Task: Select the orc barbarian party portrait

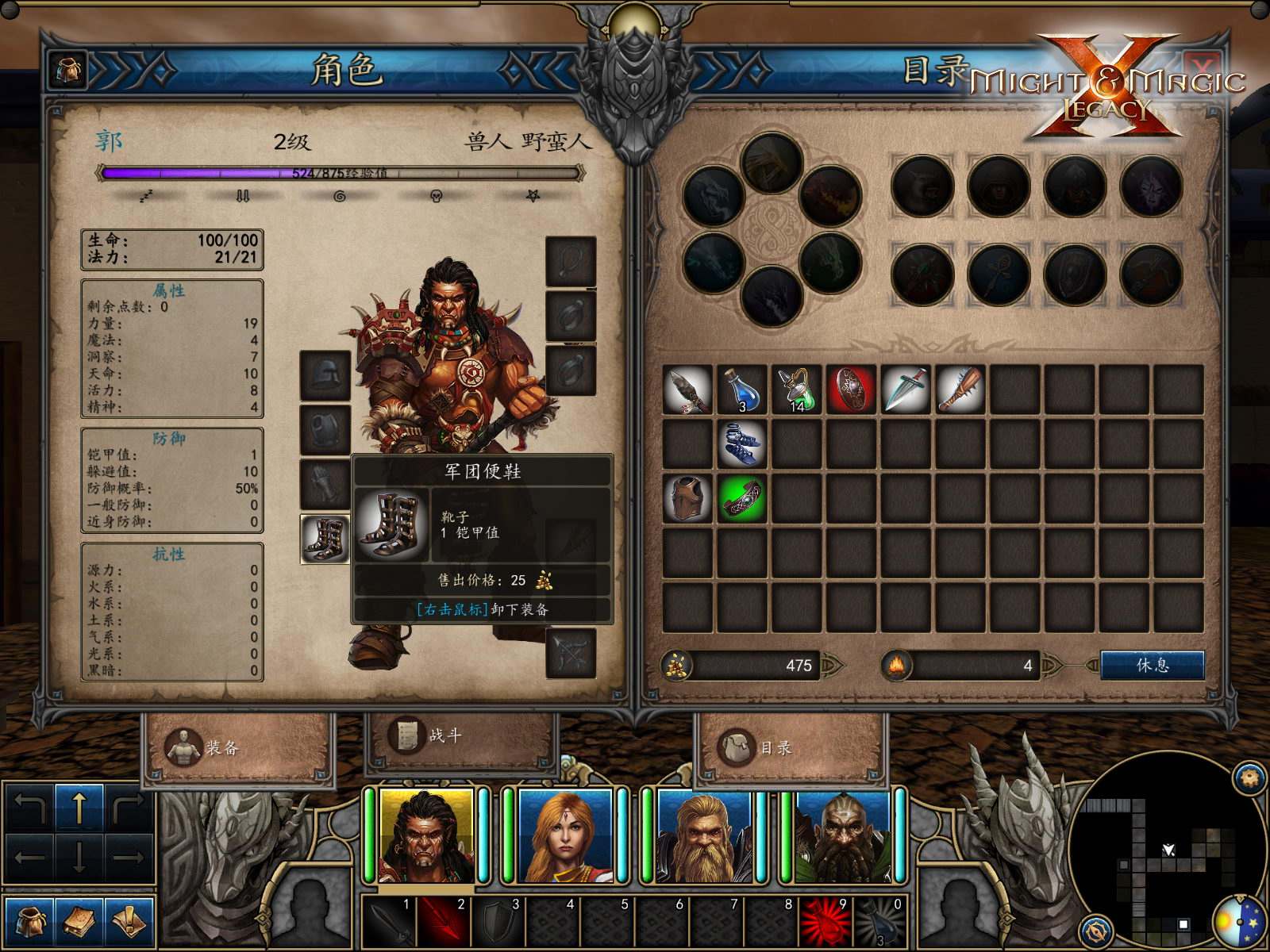Action: [426, 835]
